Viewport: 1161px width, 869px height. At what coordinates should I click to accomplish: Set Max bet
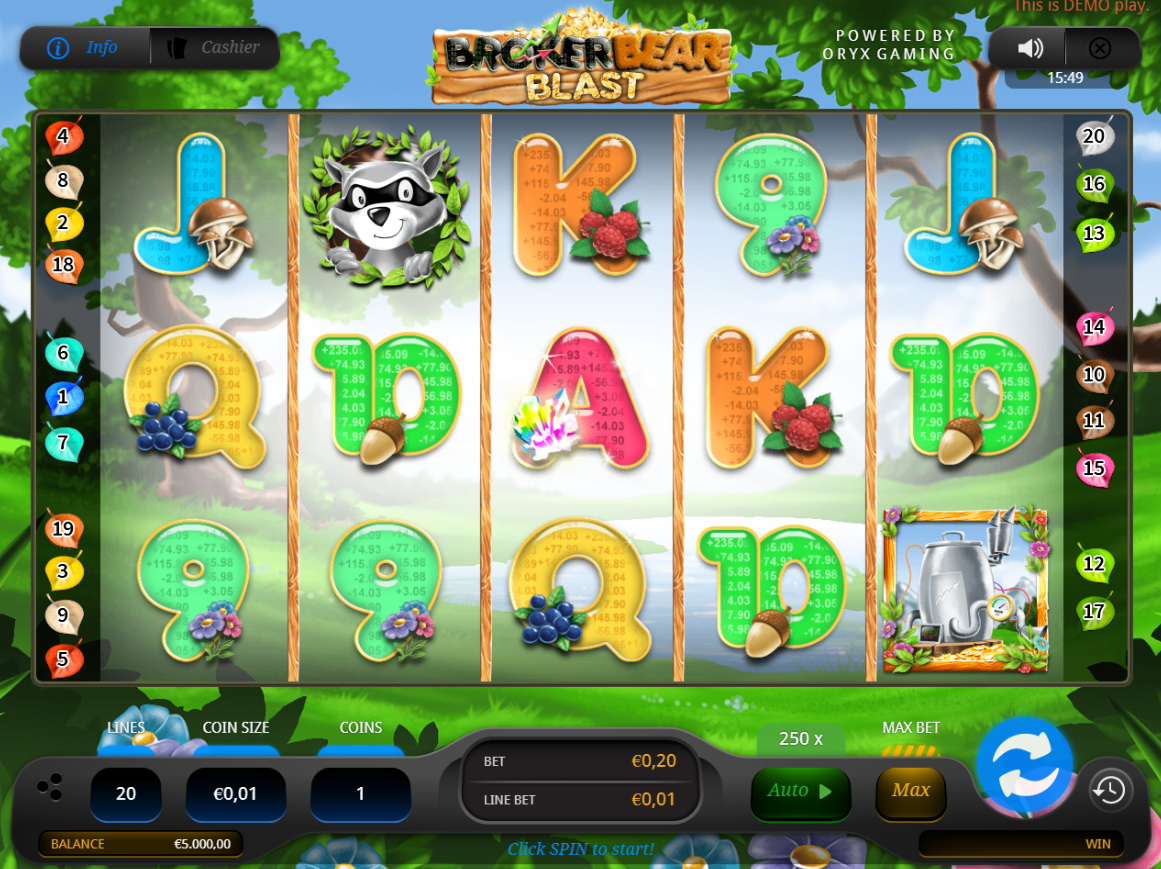click(x=910, y=792)
